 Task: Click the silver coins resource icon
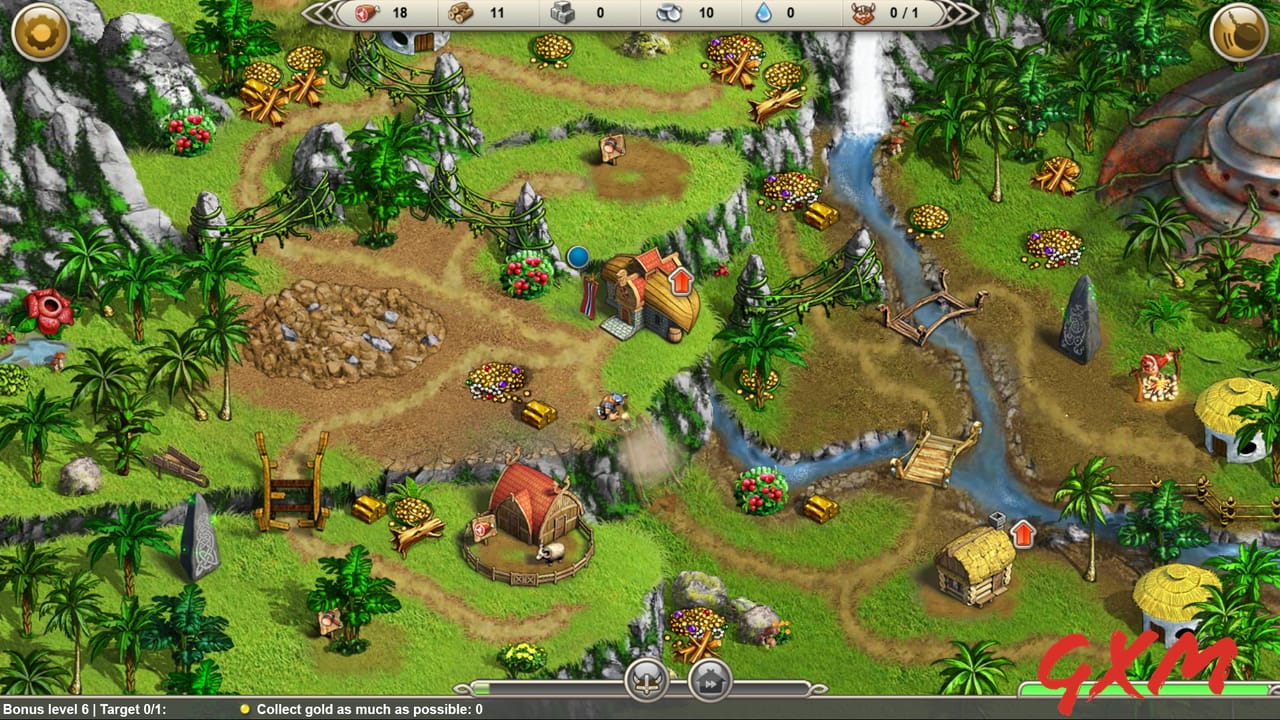point(668,14)
